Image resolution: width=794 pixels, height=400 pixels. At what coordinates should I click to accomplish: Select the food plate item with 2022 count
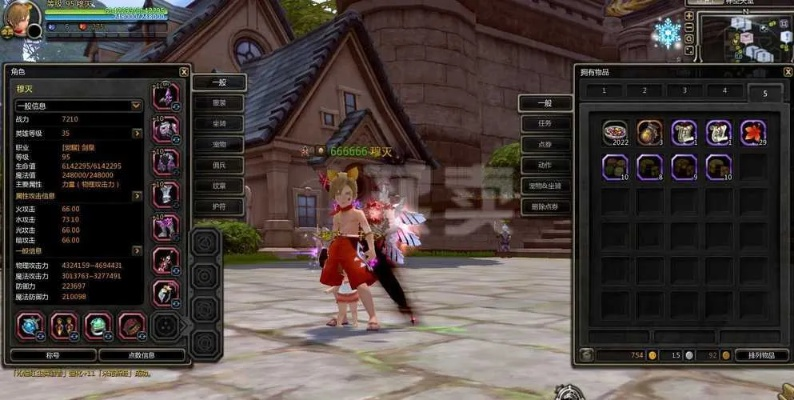615,133
